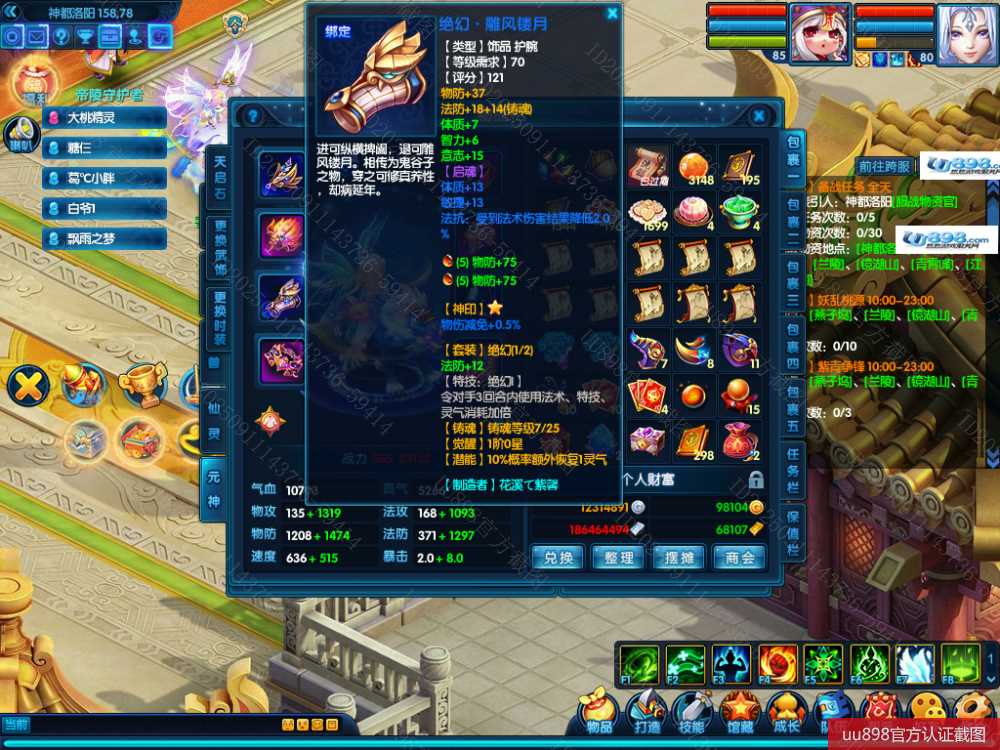Select the cookie item stack of 1699

pyautogui.click(x=649, y=214)
